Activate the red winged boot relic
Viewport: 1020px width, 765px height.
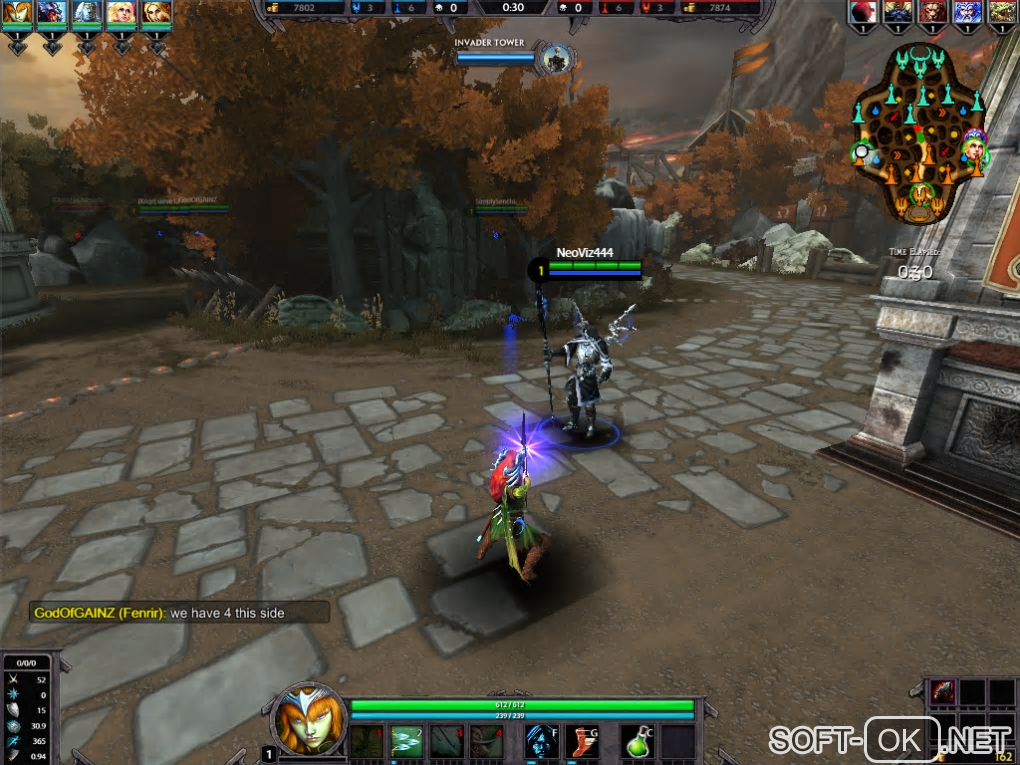coord(582,741)
